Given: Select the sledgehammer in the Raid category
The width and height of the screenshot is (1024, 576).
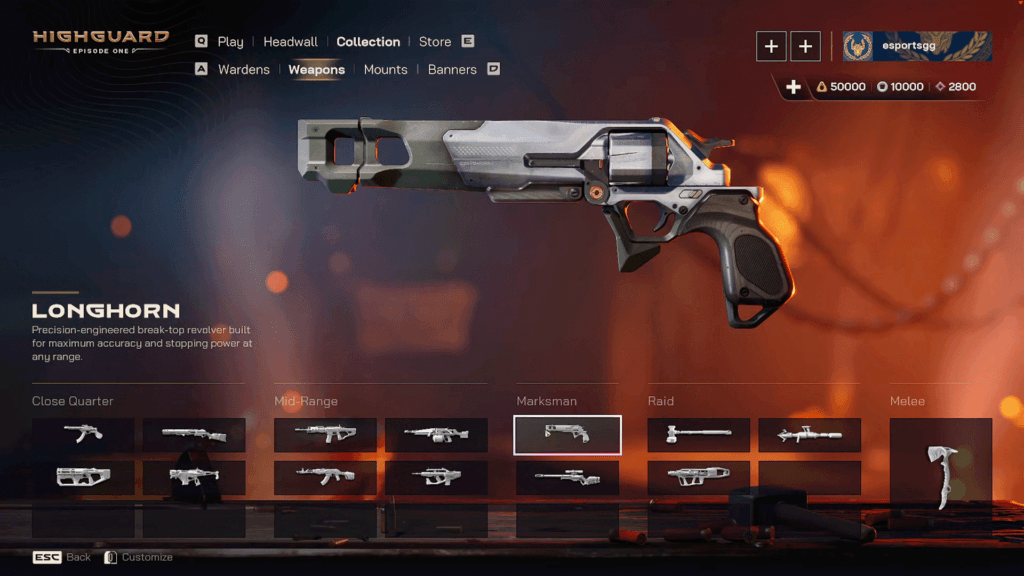Looking at the screenshot, I should point(698,435).
